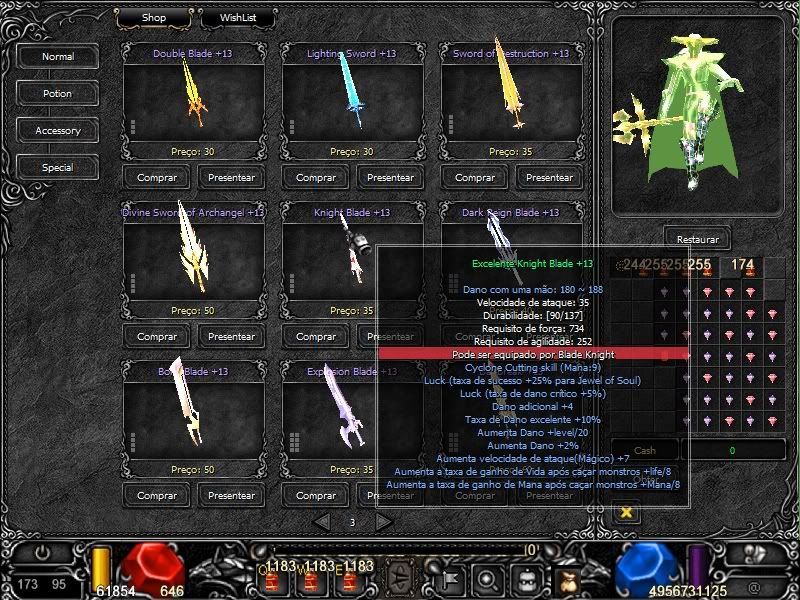Go to the next shop page
Screen dimensions: 800x600
click(384, 521)
